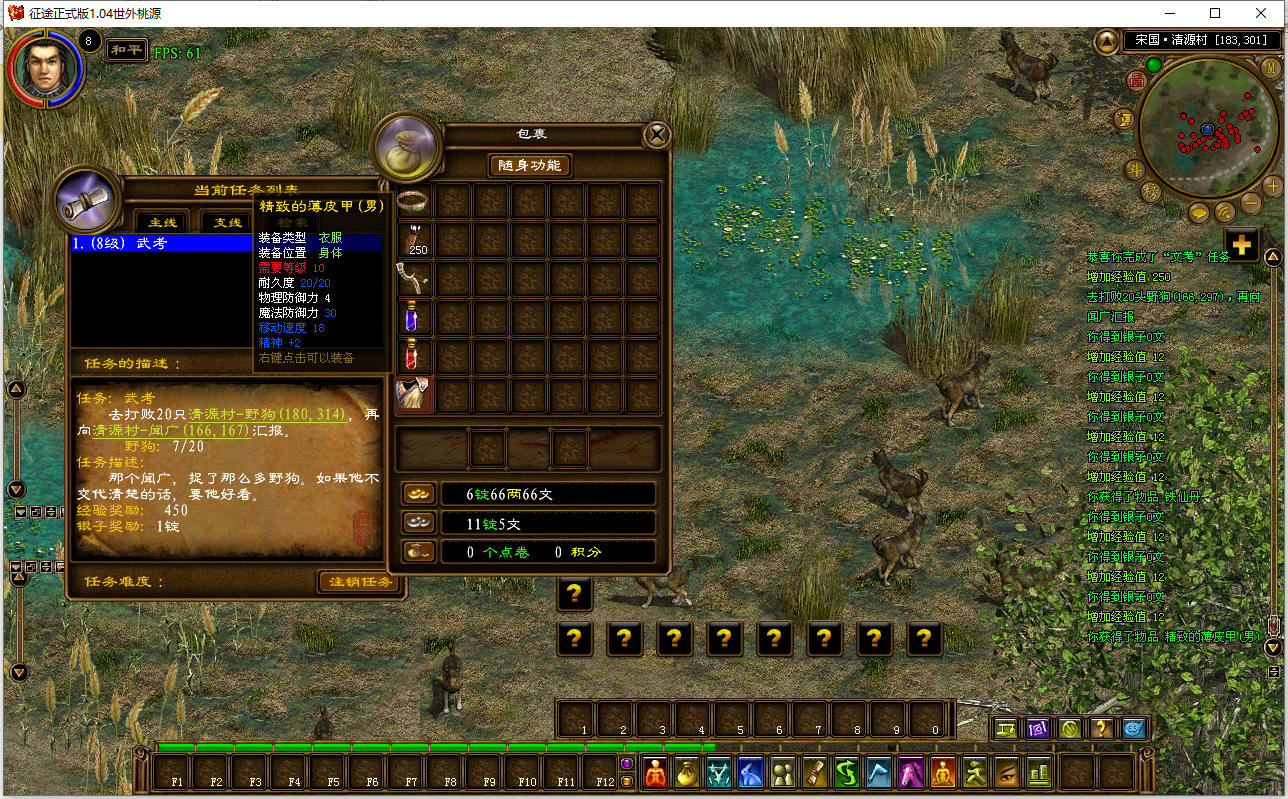
Task: Open the 随身功能 menu in the bag
Action: coord(529,165)
